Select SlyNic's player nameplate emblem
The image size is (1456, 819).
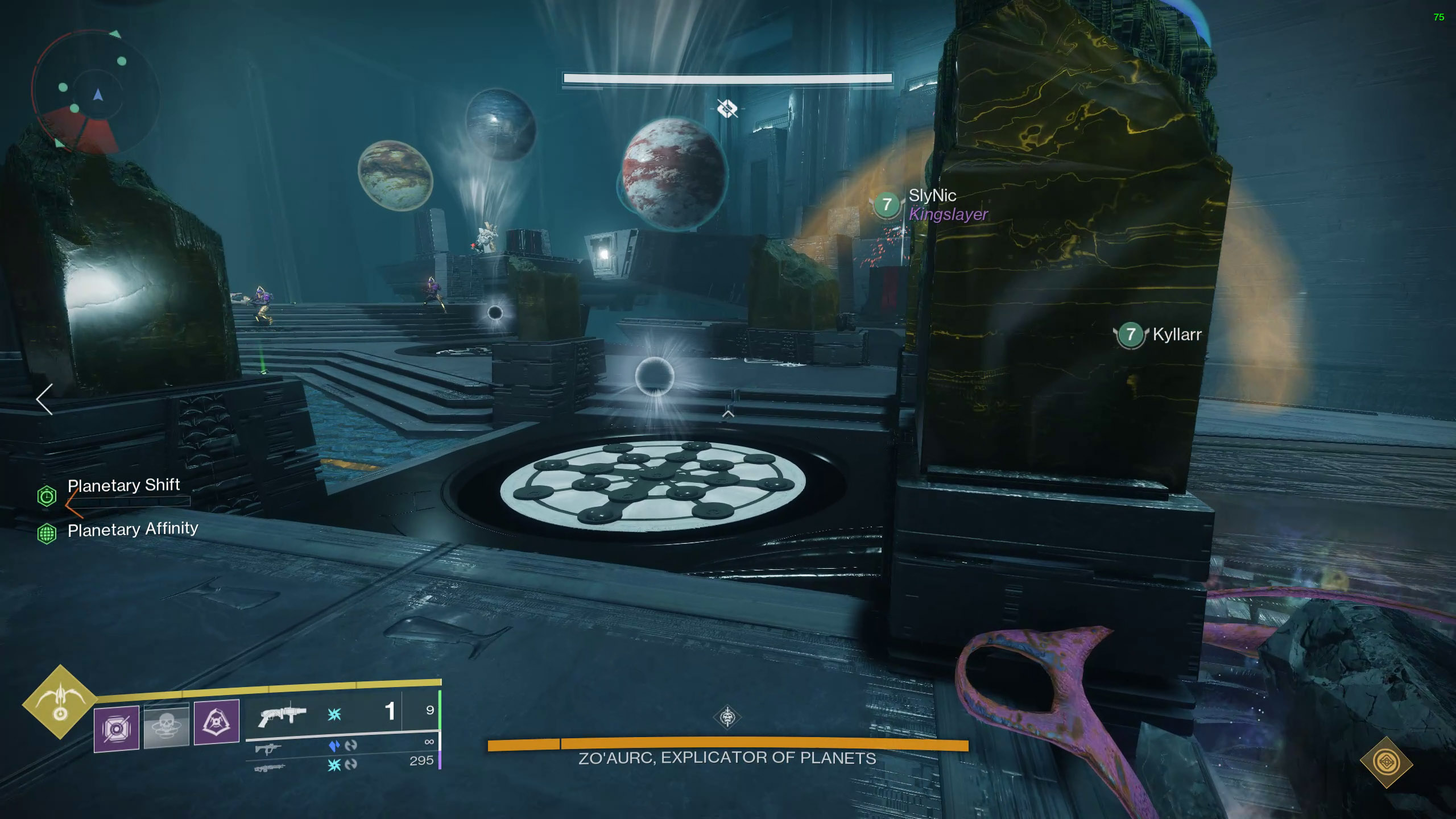click(886, 205)
